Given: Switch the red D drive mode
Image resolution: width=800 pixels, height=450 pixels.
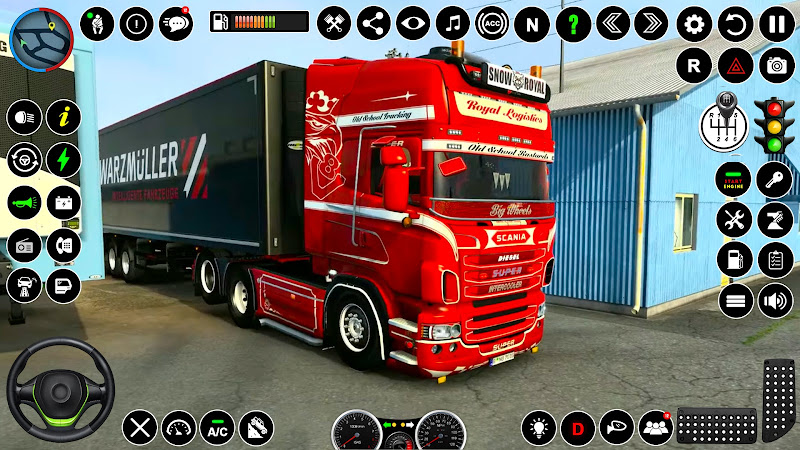Looking at the screenshot, I should coord(577,428).
